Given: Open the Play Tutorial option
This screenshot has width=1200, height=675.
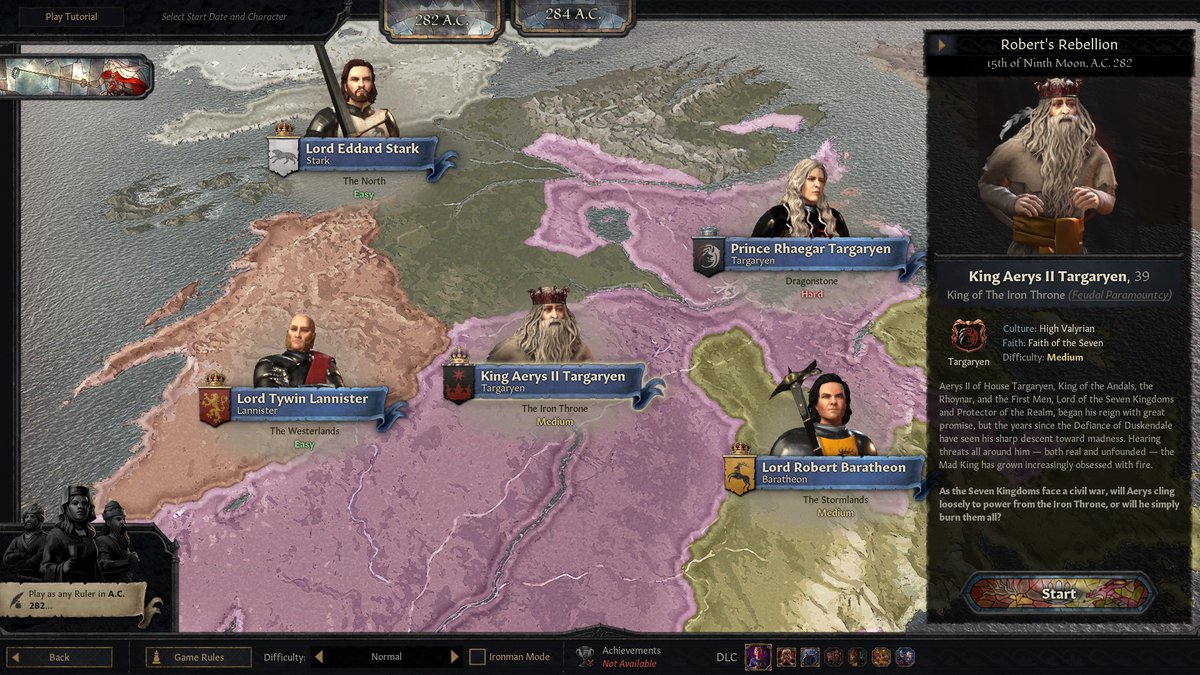Looking at the screenshot, I should pyautogui.click(x=71, y=17).
